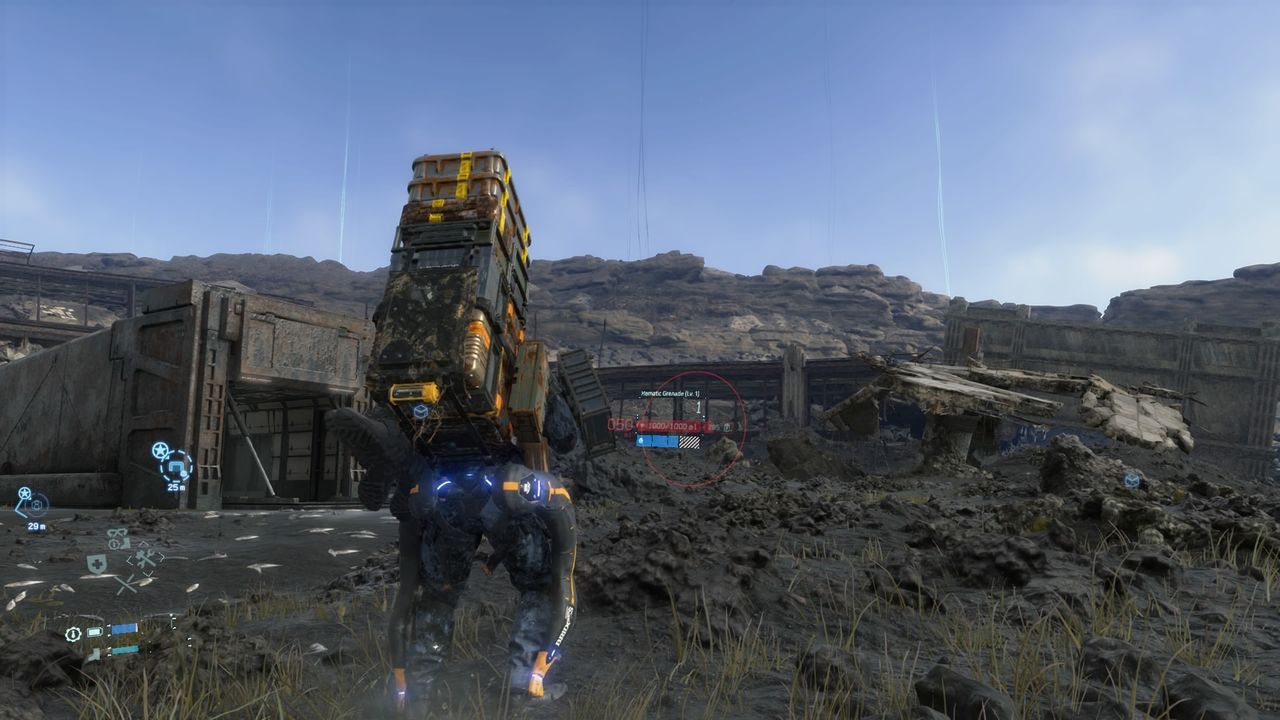
Task: Click the 29 m distance label
Action: point(37,526)
